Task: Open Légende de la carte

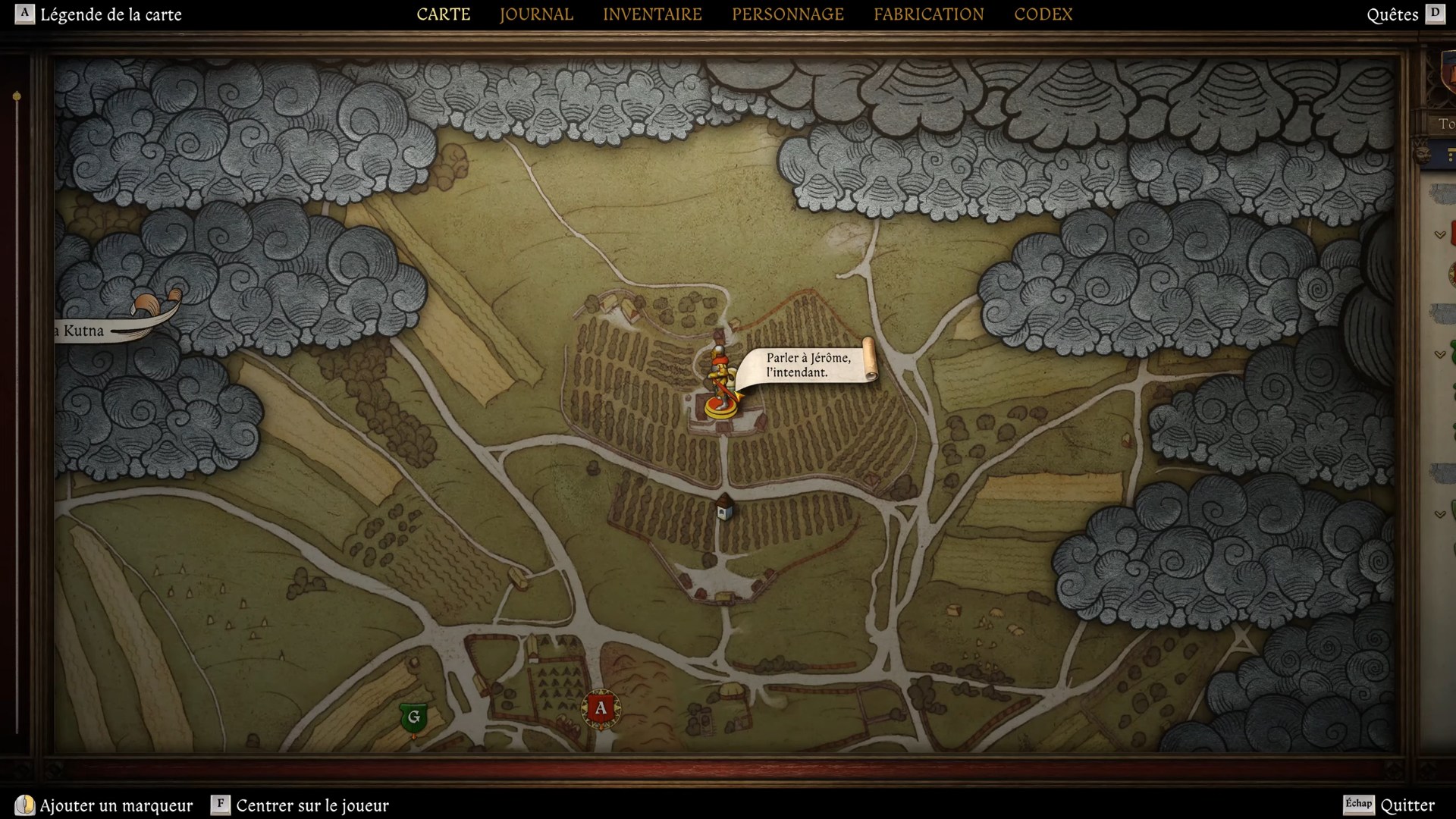Action: (111, 14)
